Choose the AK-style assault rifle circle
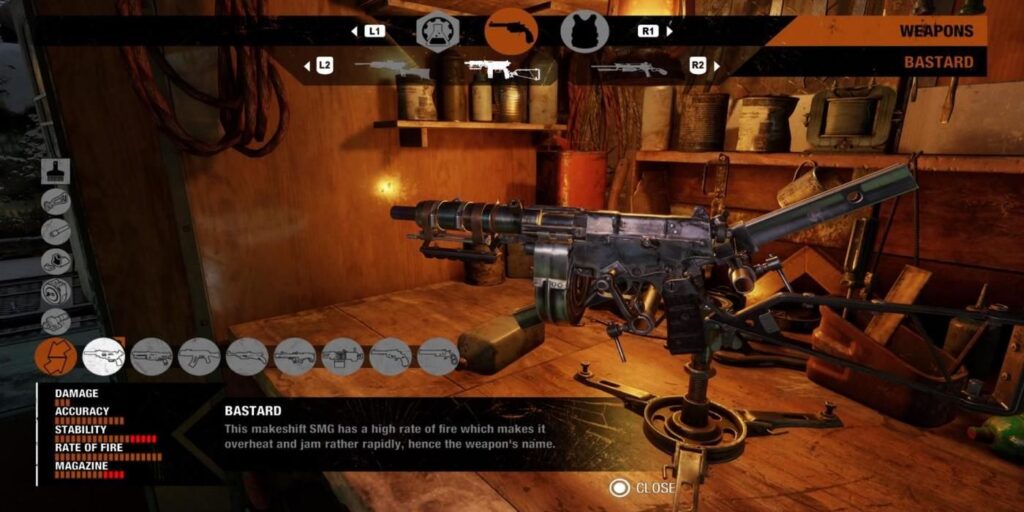 [199, 356]
